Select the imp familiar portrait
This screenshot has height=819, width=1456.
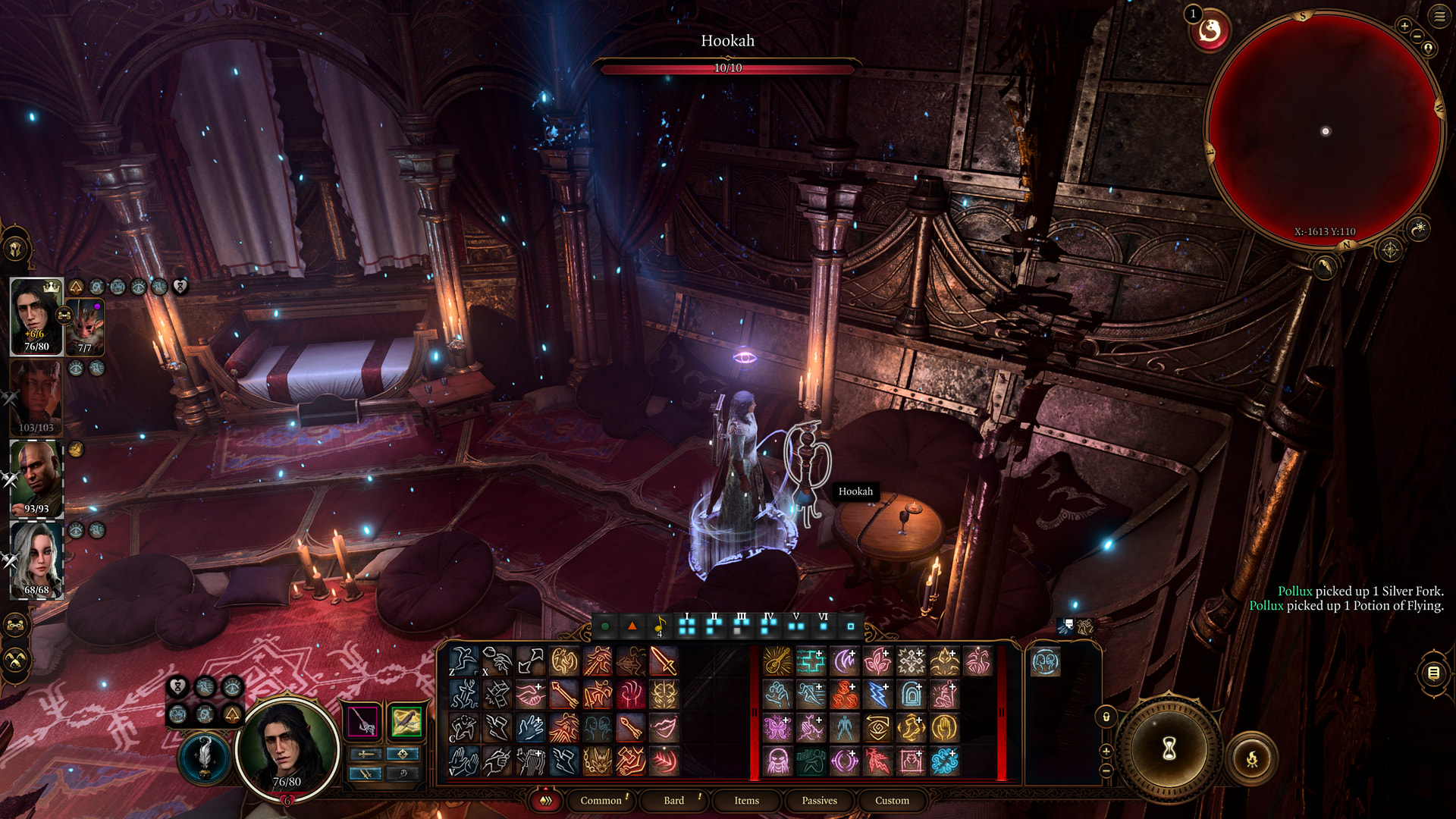tap(86, 326)
